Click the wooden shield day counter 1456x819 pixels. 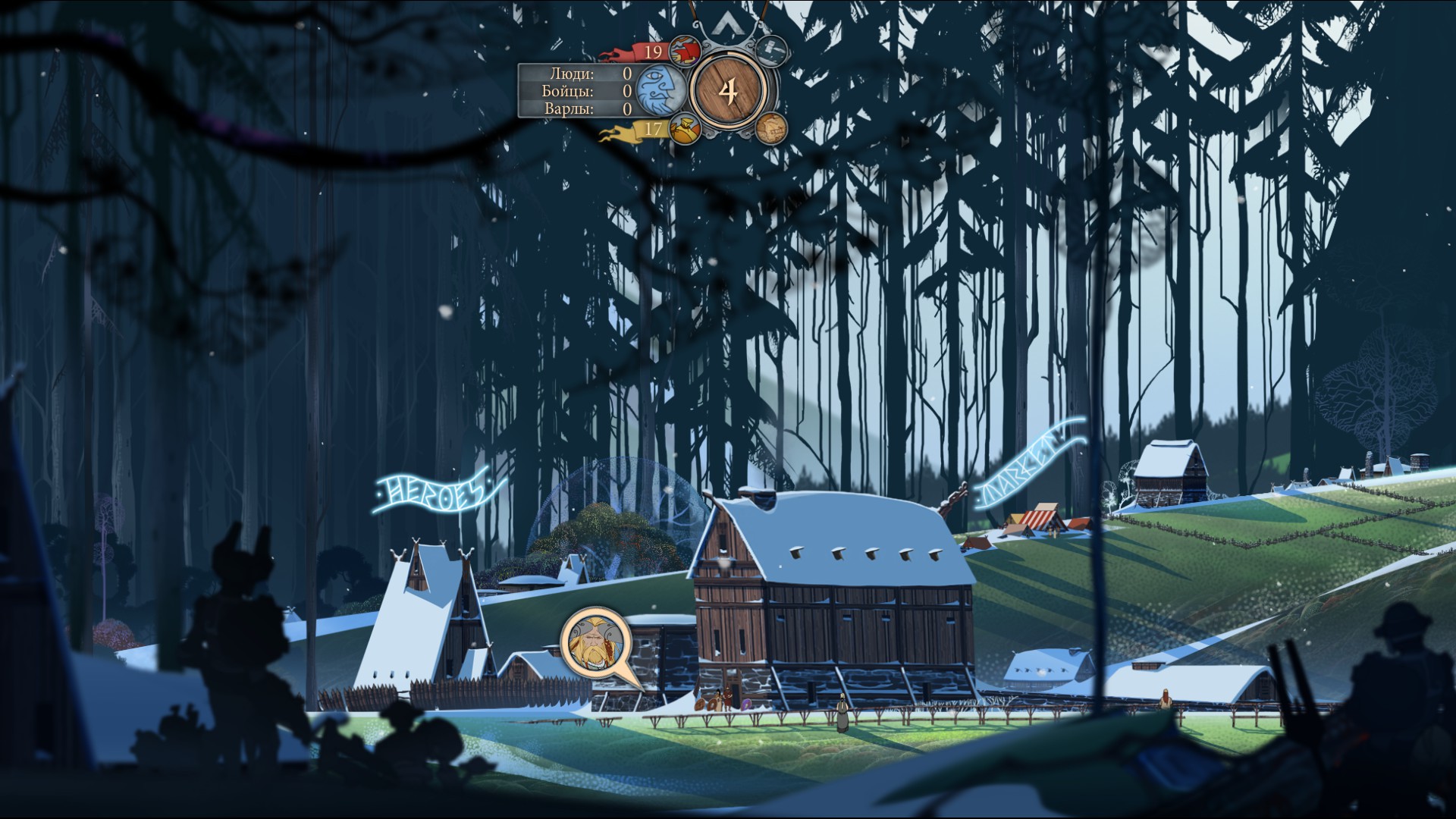(728, 91)
